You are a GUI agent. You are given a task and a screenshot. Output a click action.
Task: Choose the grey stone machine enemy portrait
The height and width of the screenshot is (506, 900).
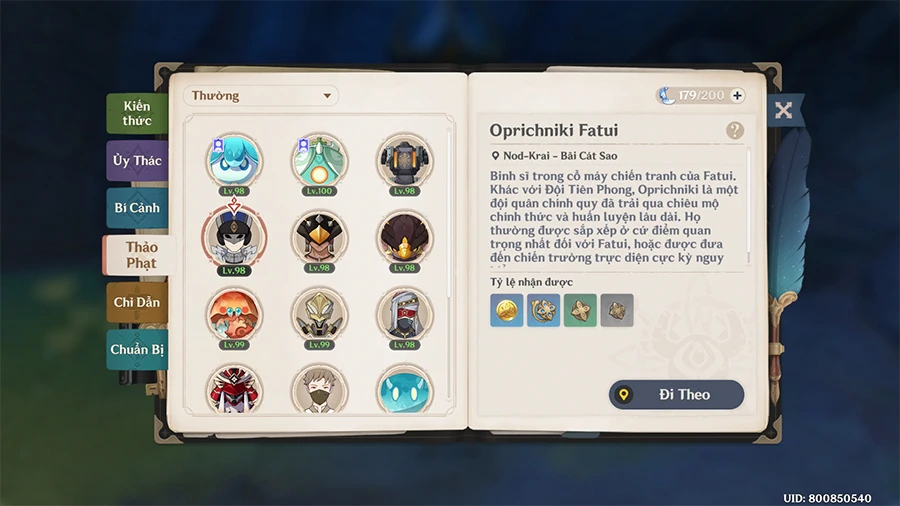404,160
